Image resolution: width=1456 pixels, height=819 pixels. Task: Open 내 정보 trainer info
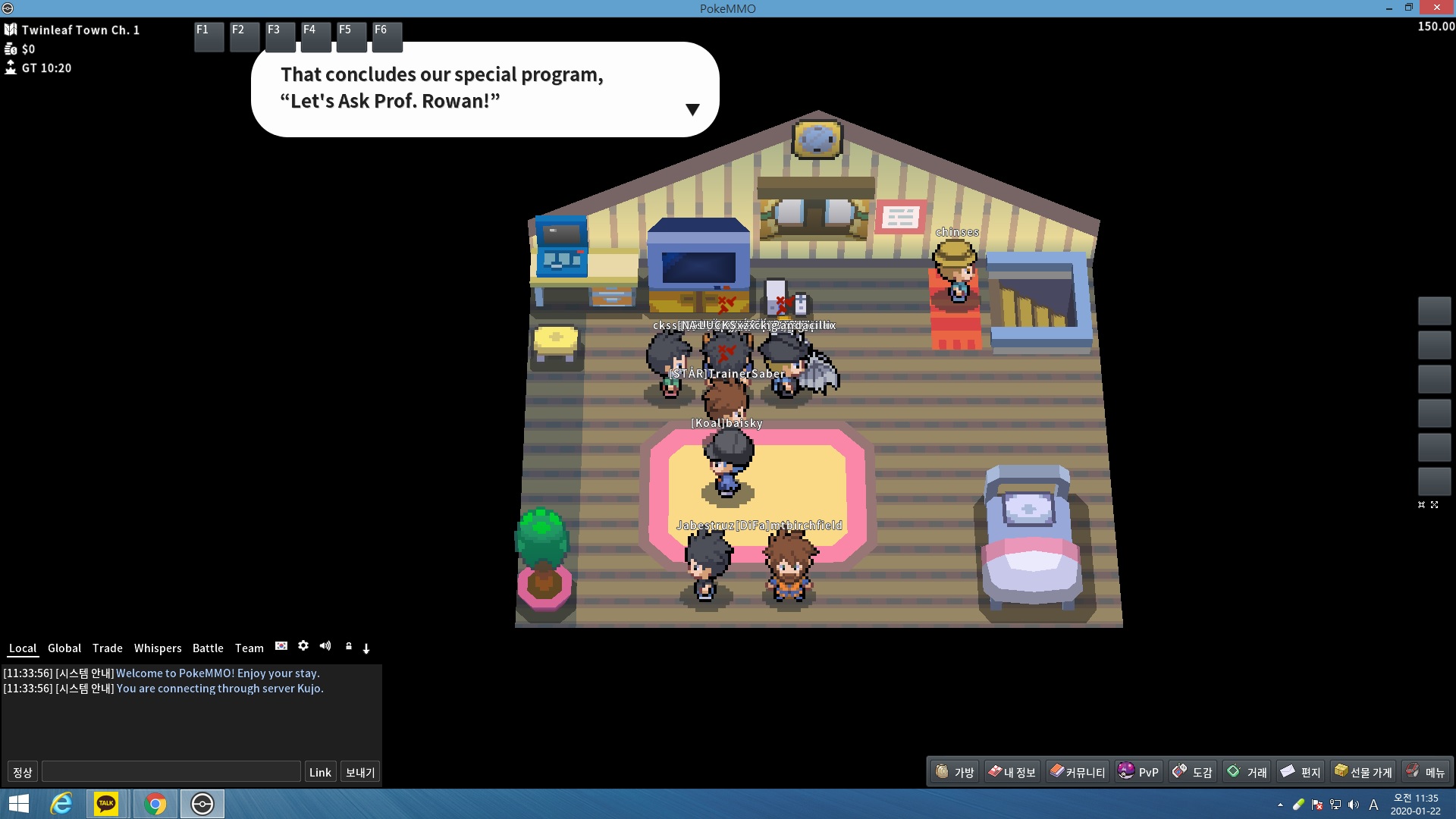point(1012,772)
